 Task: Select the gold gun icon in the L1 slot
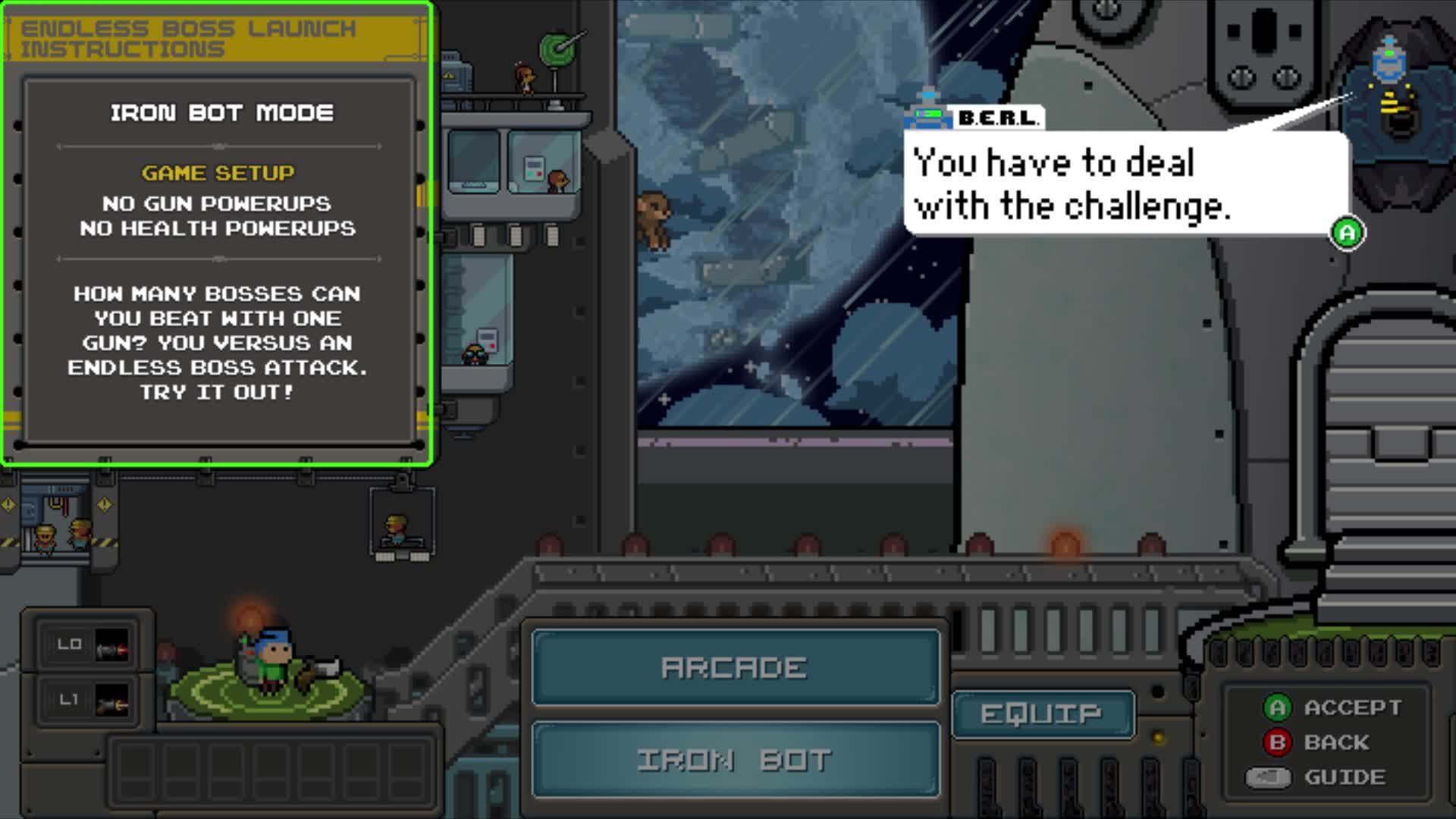112,699
